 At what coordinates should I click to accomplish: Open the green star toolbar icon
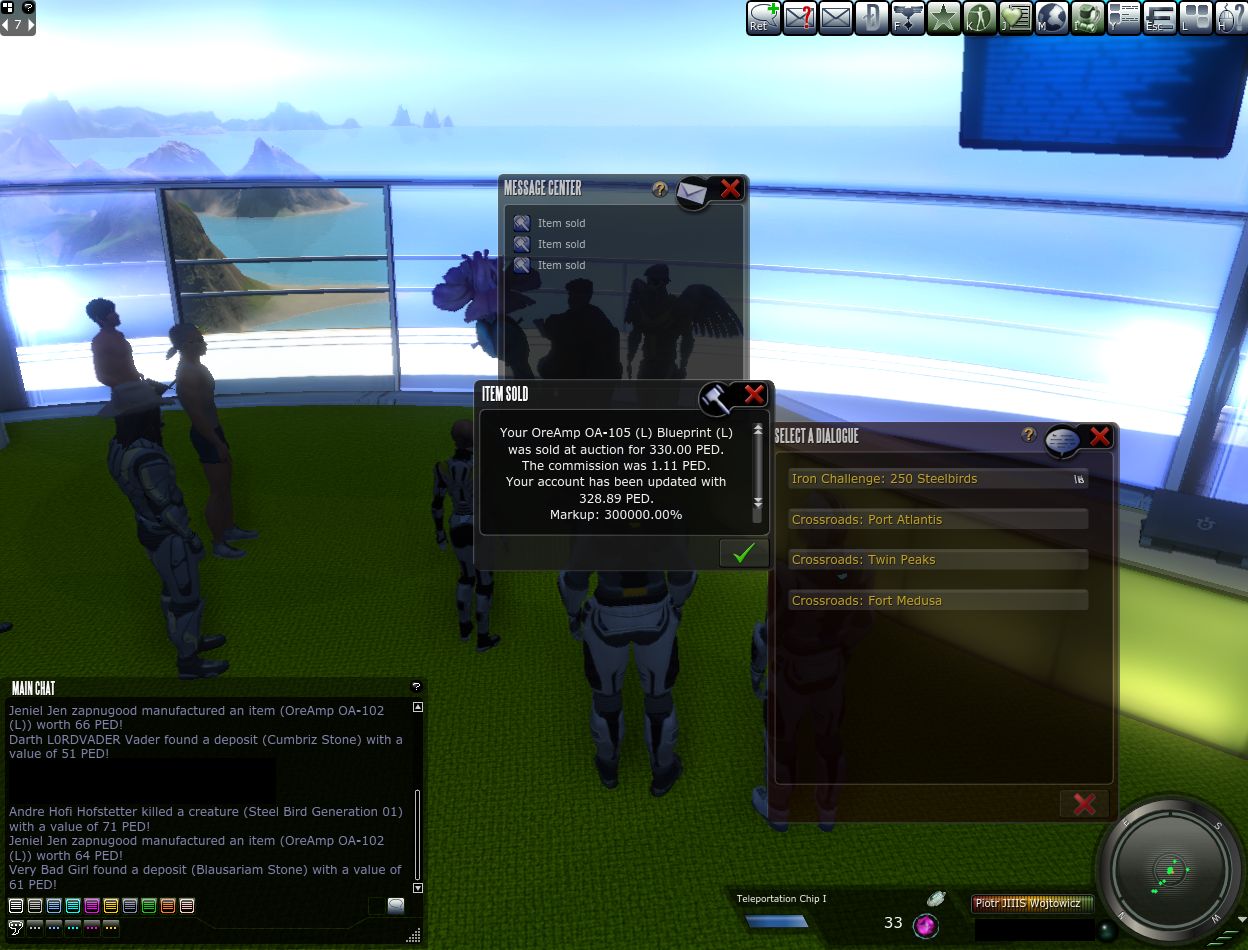(943, 18)
